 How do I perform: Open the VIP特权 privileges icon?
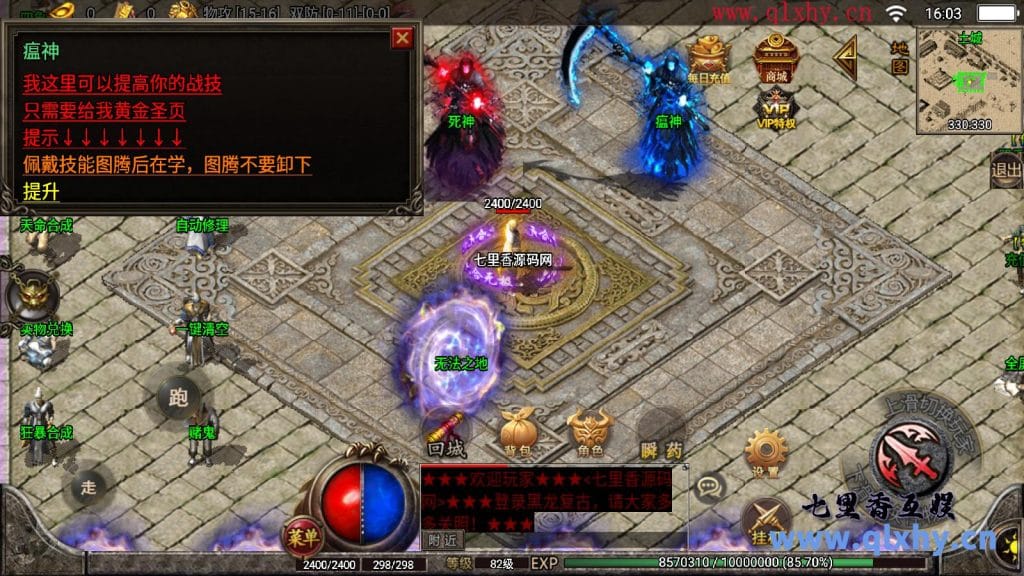coord(775,108)
